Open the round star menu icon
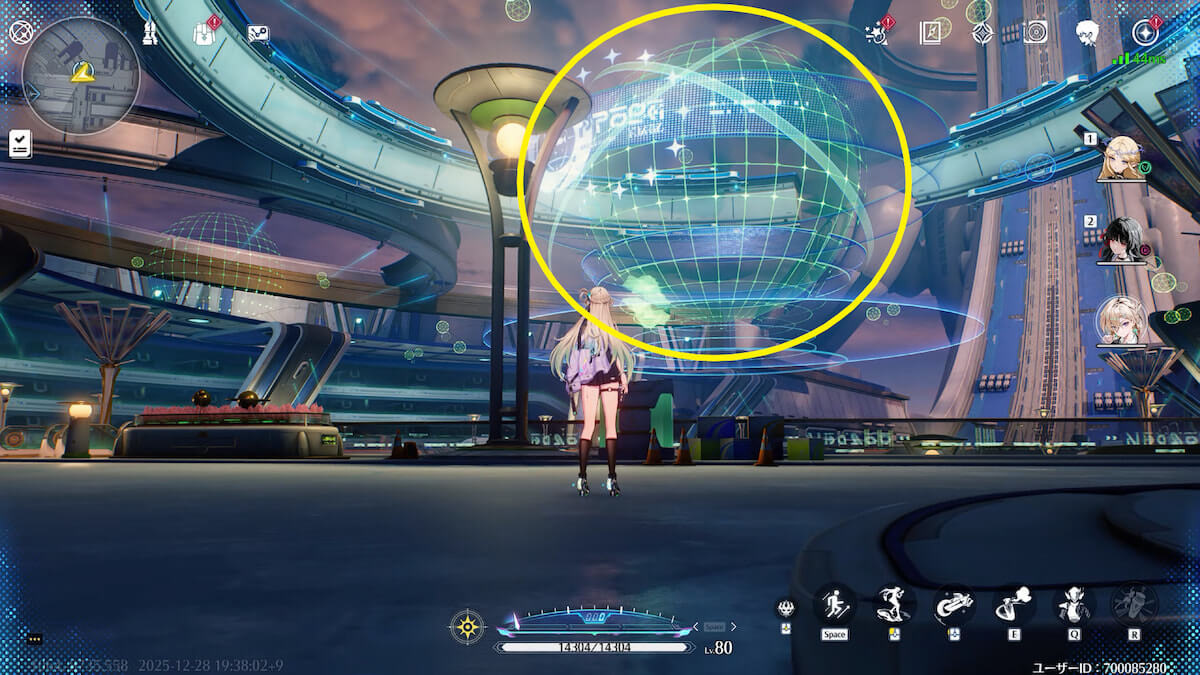 point(1145,32)
